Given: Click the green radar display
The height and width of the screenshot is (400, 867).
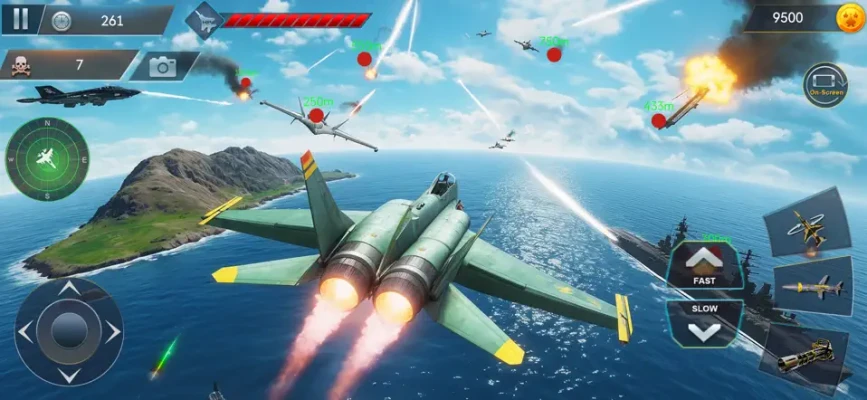Looking at the screenshot, I should [47, 158].
